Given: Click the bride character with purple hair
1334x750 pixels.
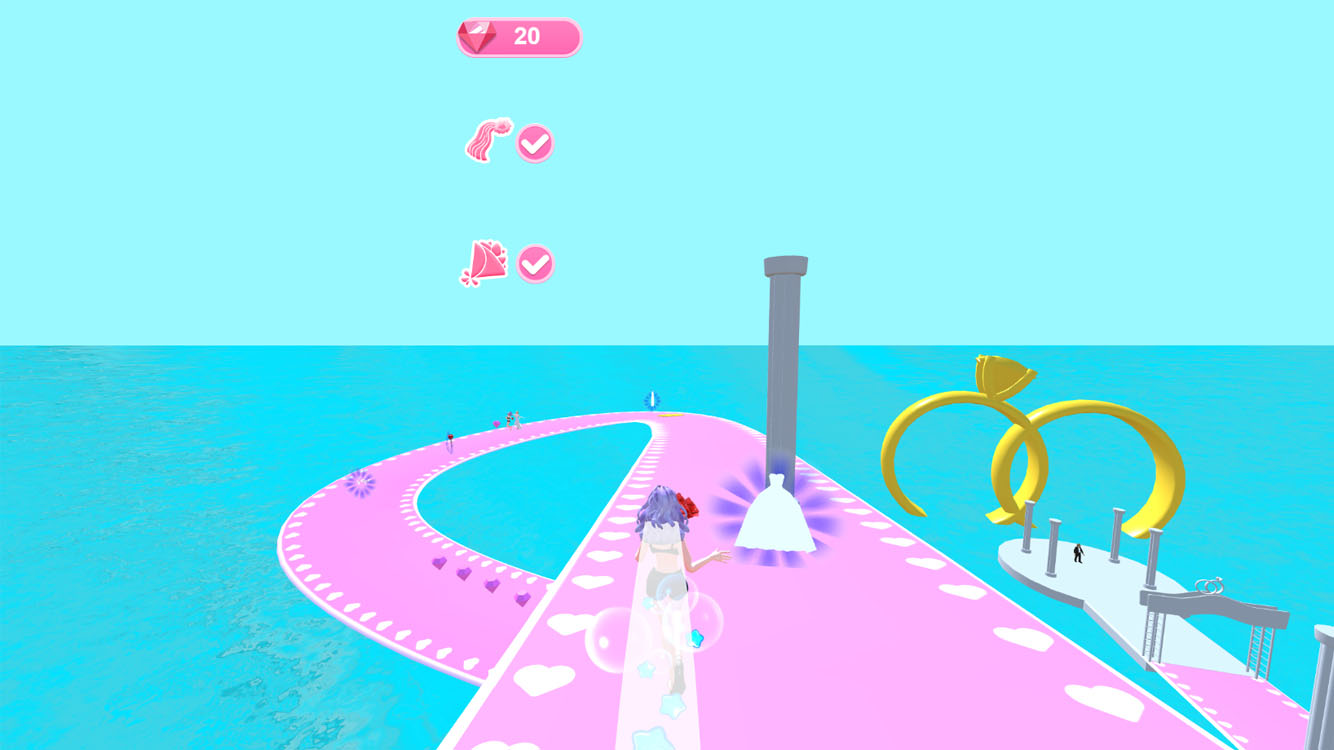Looking at the screenshot, I should pos(665,560).
